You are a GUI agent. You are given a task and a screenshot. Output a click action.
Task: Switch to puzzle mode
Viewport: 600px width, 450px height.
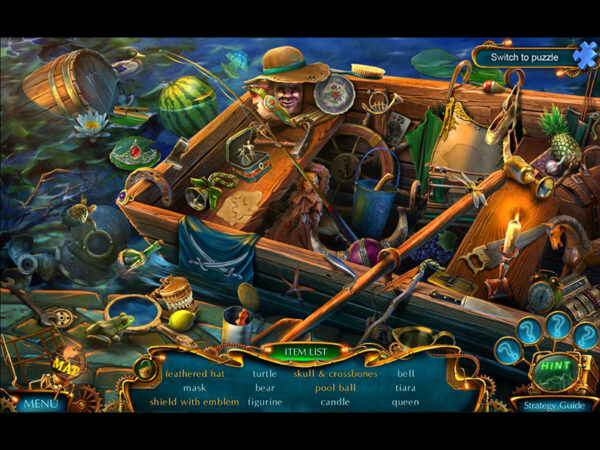[525, 57]
